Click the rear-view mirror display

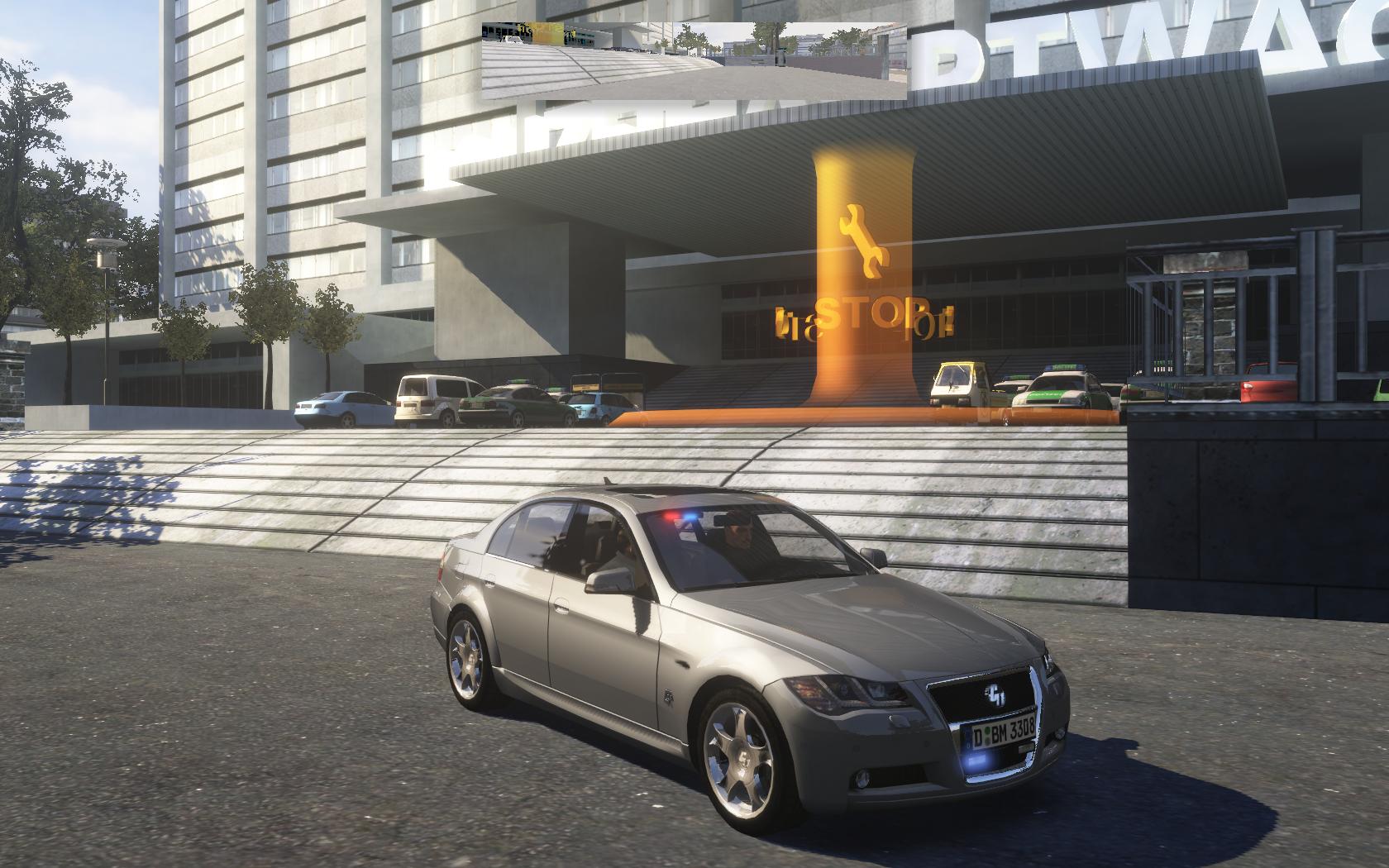[694, 60]
